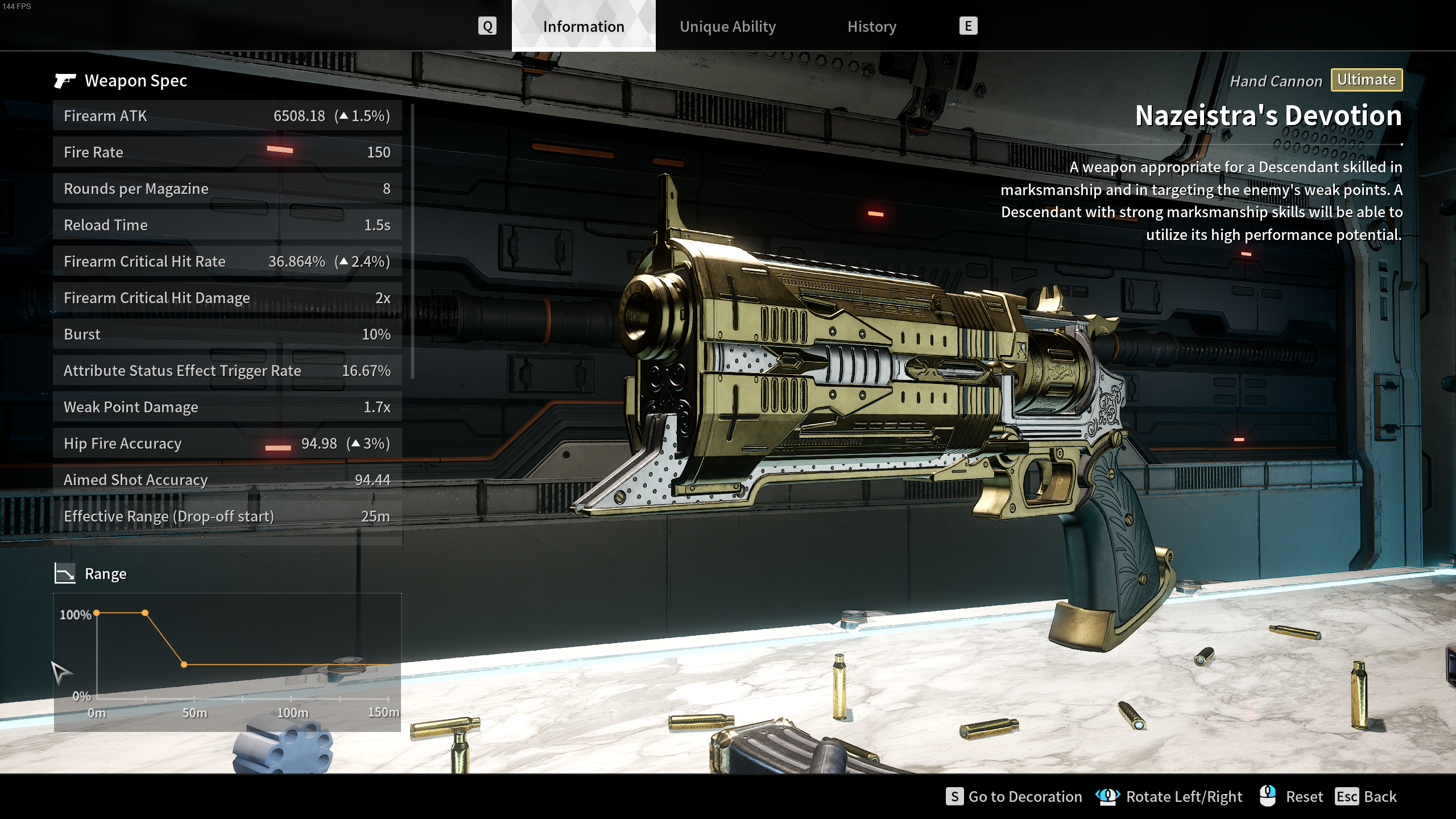Click the Weak Point Damage row
The height and width of the screenshot is (819, 1456).
[x=227, y=407]
